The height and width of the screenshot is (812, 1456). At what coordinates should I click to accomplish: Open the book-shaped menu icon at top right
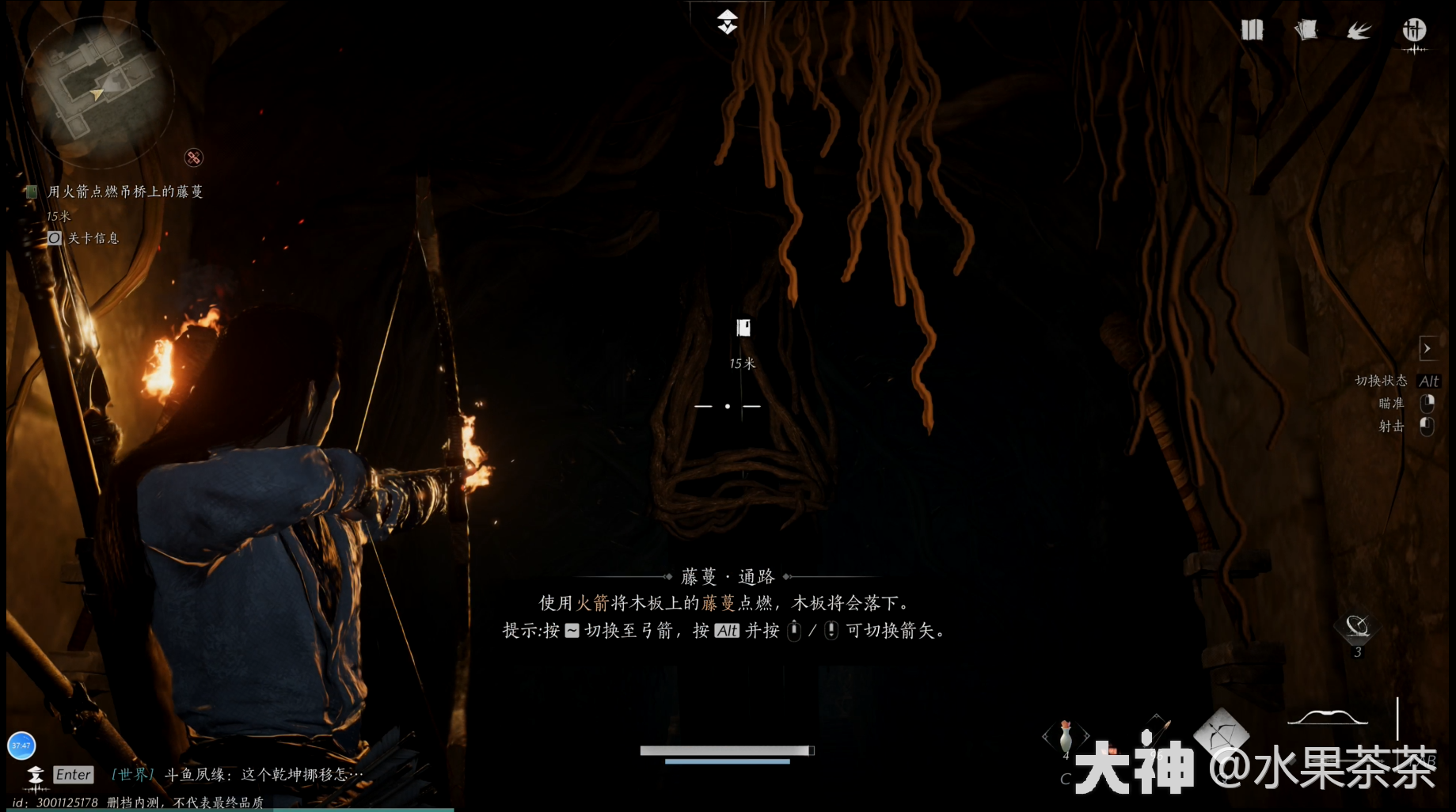tap(1306, 29)
